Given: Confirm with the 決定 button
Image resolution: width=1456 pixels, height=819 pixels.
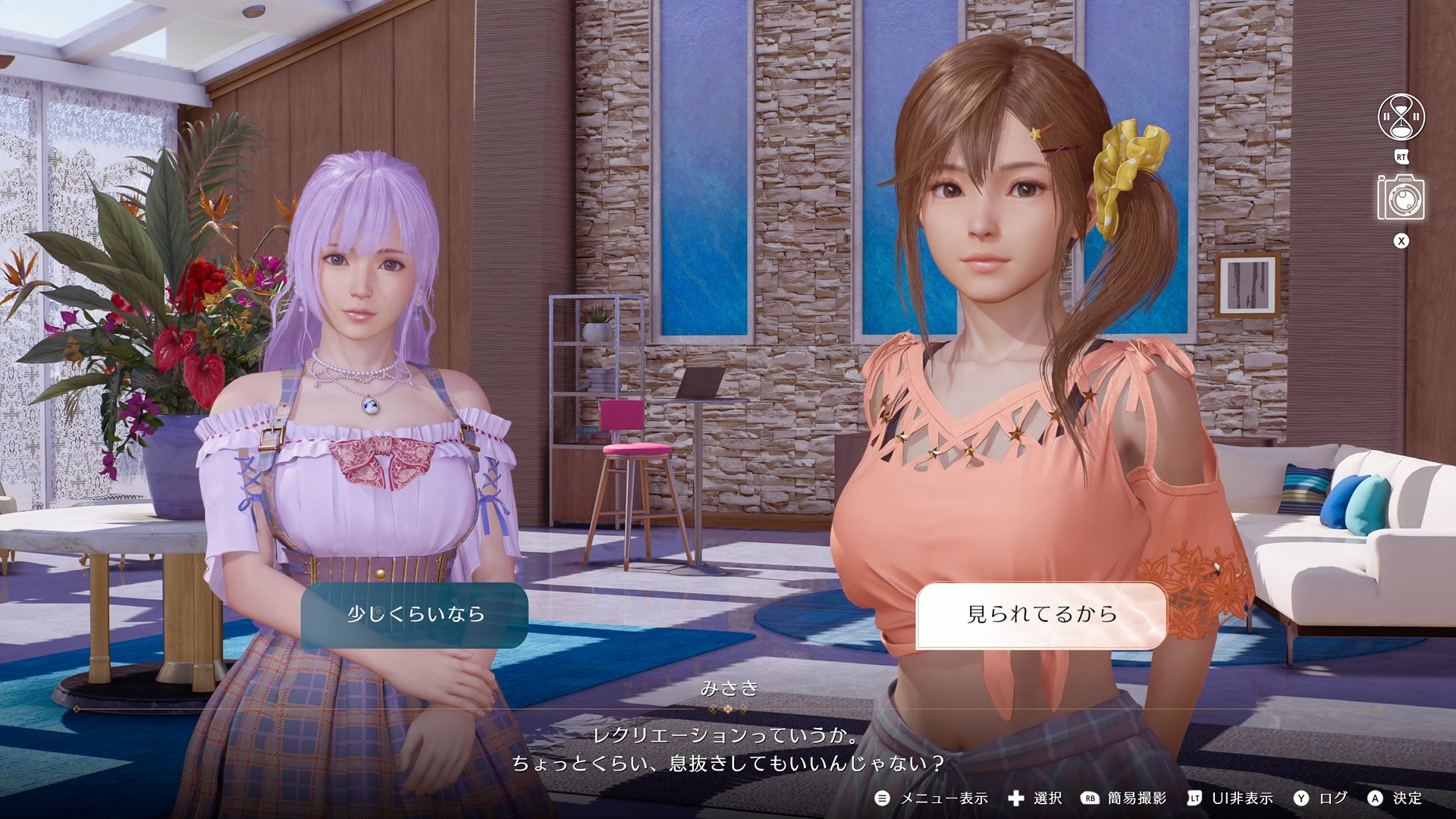Looking at the screenshot, I should point(1395,798).
